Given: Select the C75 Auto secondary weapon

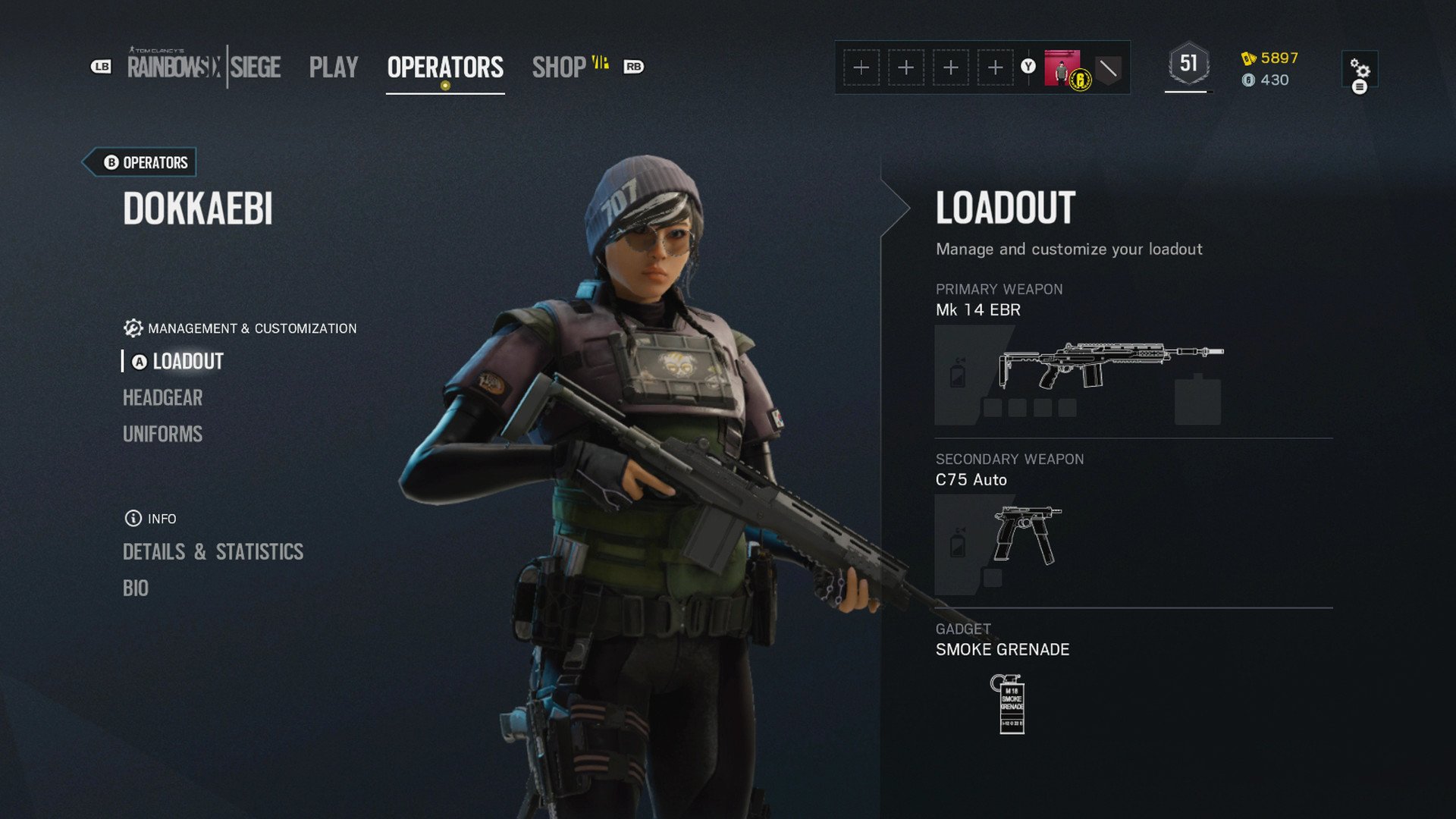Looking at the screenshot, I should [1027, 535].
